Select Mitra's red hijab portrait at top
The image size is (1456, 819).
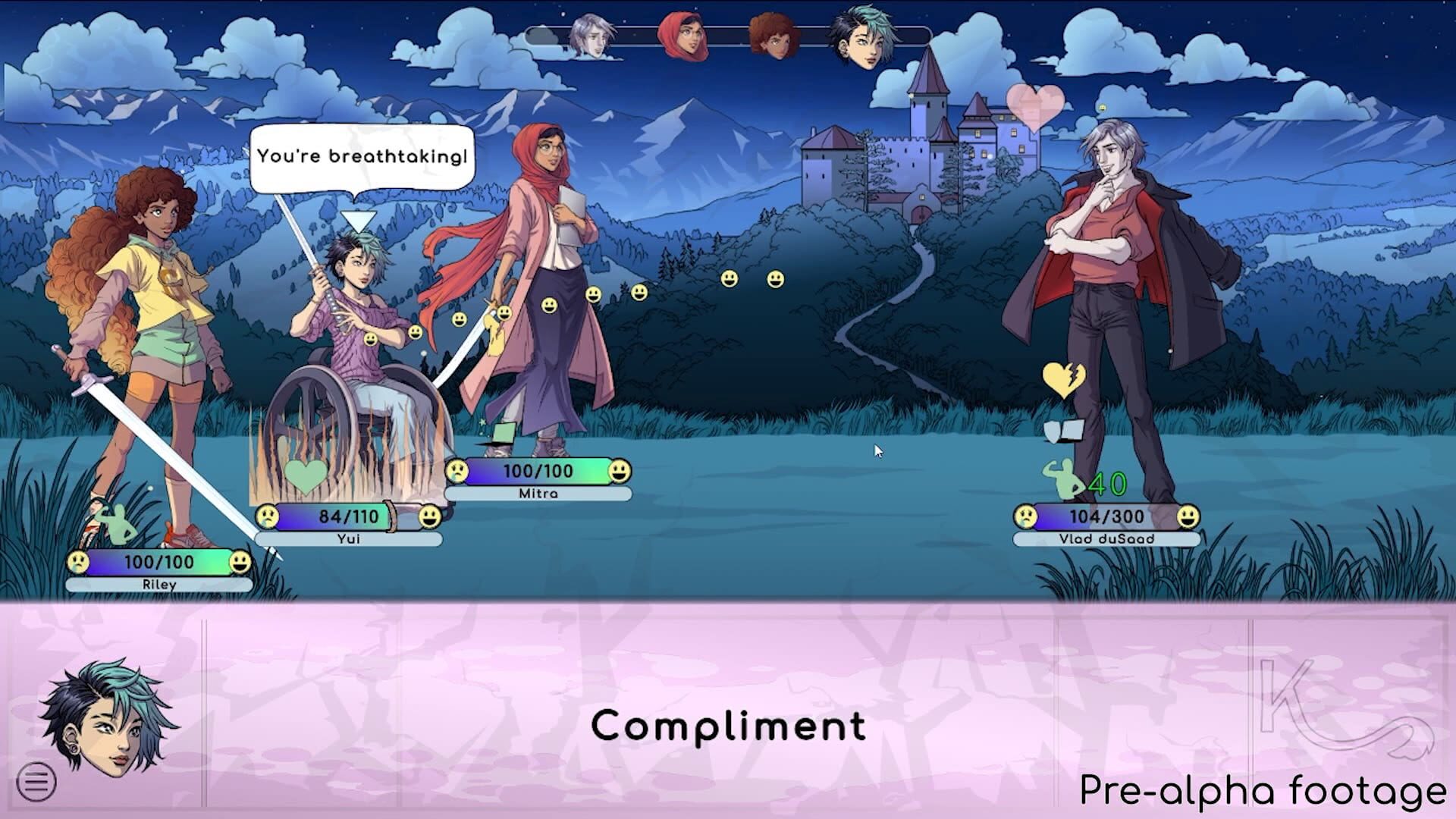point(684,36)
